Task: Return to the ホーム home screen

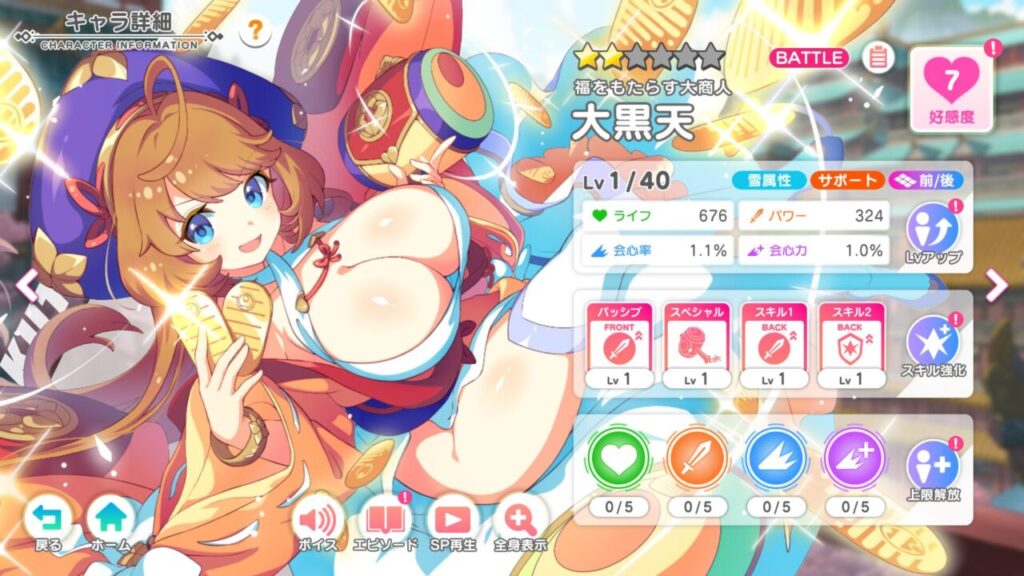Action: [110, 523]
